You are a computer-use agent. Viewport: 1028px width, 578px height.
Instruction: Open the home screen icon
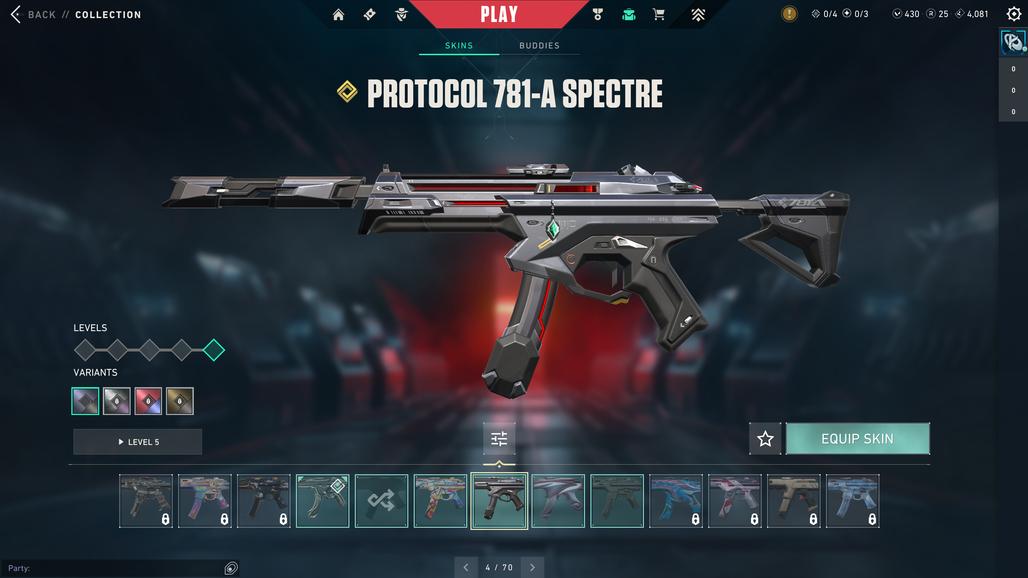click(x=338, y=15)
